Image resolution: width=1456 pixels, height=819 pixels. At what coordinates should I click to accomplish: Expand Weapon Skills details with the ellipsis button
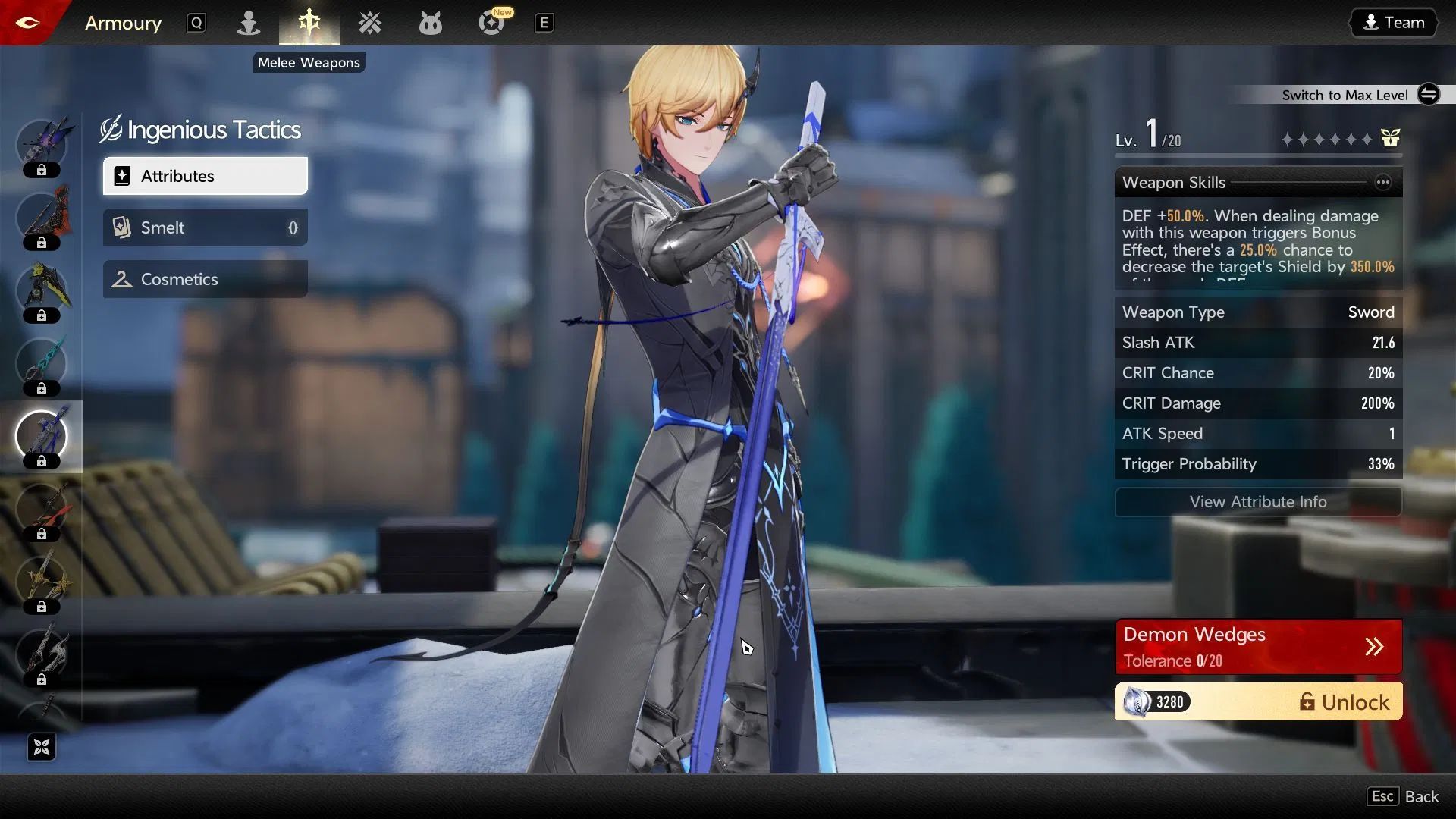1382,182
